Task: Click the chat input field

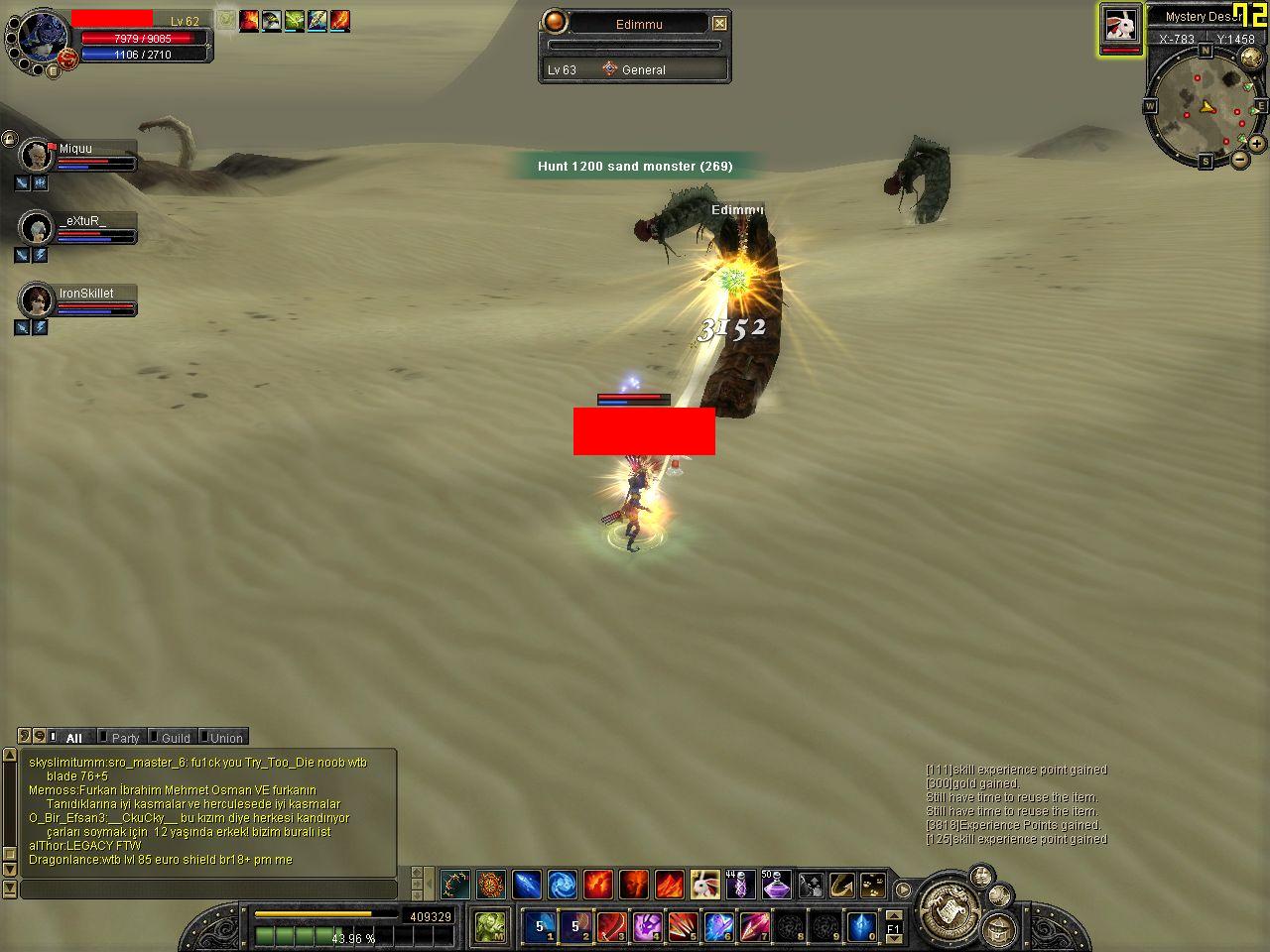Action: click(x=208, y=890)
